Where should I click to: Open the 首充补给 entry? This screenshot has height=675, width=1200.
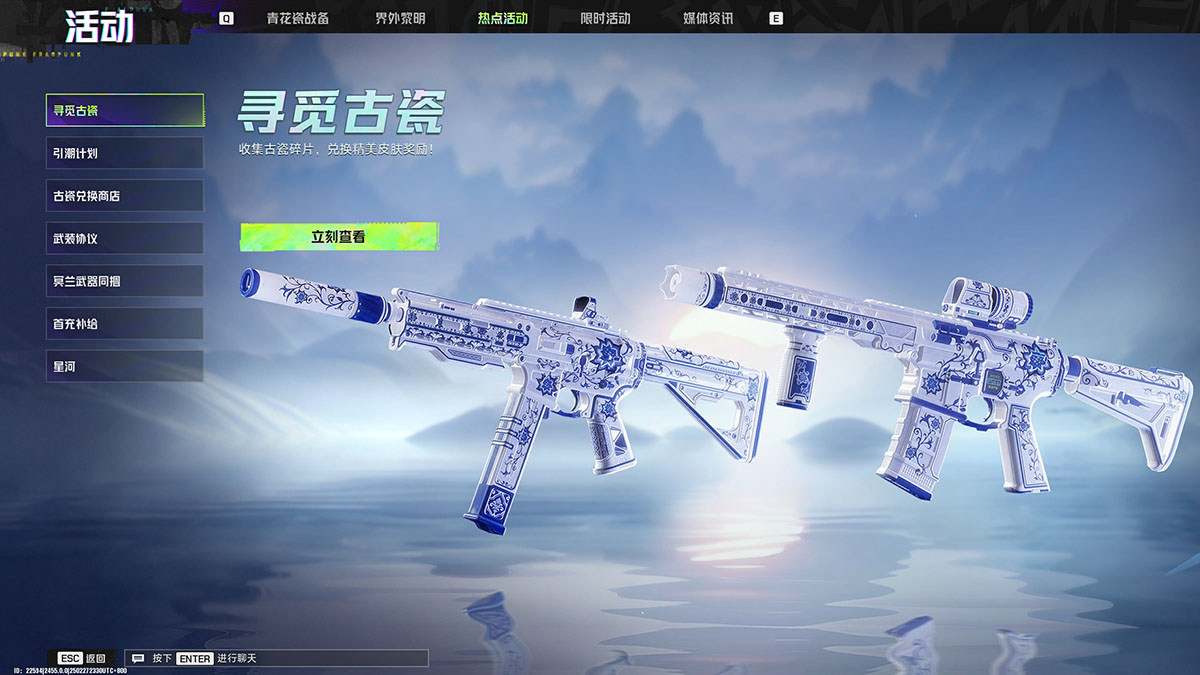coord(125,324)
